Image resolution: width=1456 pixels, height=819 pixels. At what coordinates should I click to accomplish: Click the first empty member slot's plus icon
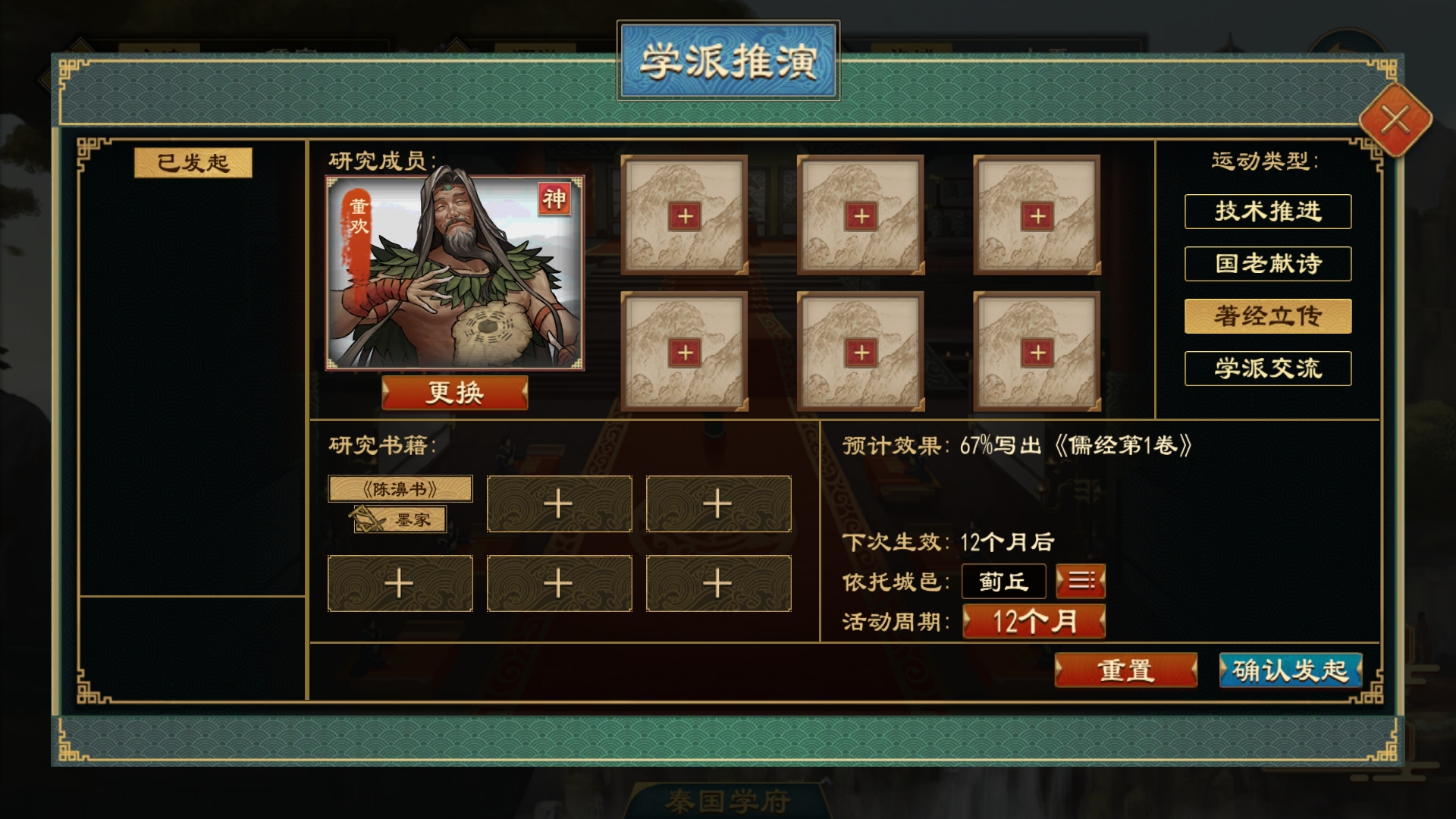[x=685, y=215]
